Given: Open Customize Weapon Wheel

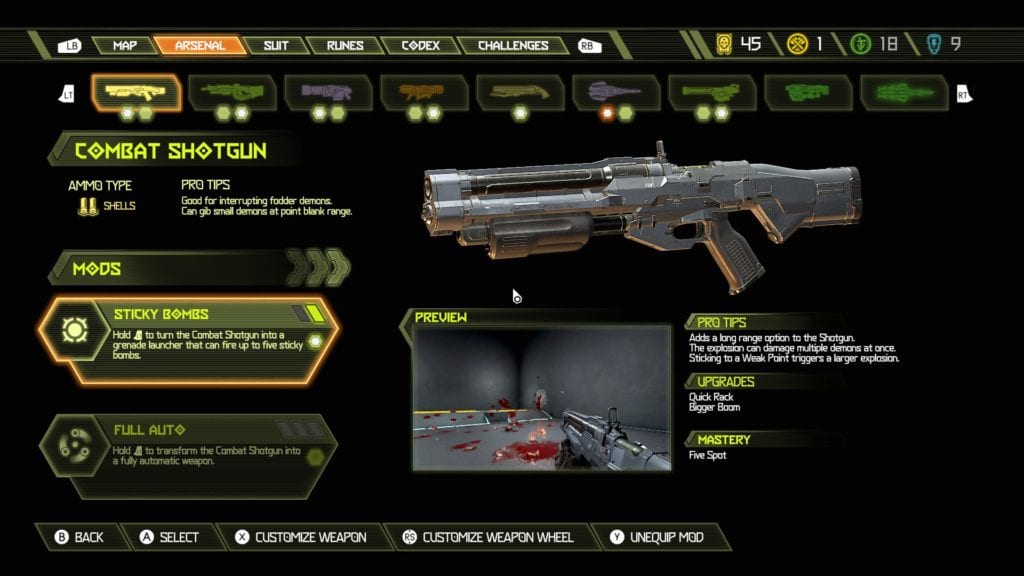Looking at the screenshot, I should (487, 537).
